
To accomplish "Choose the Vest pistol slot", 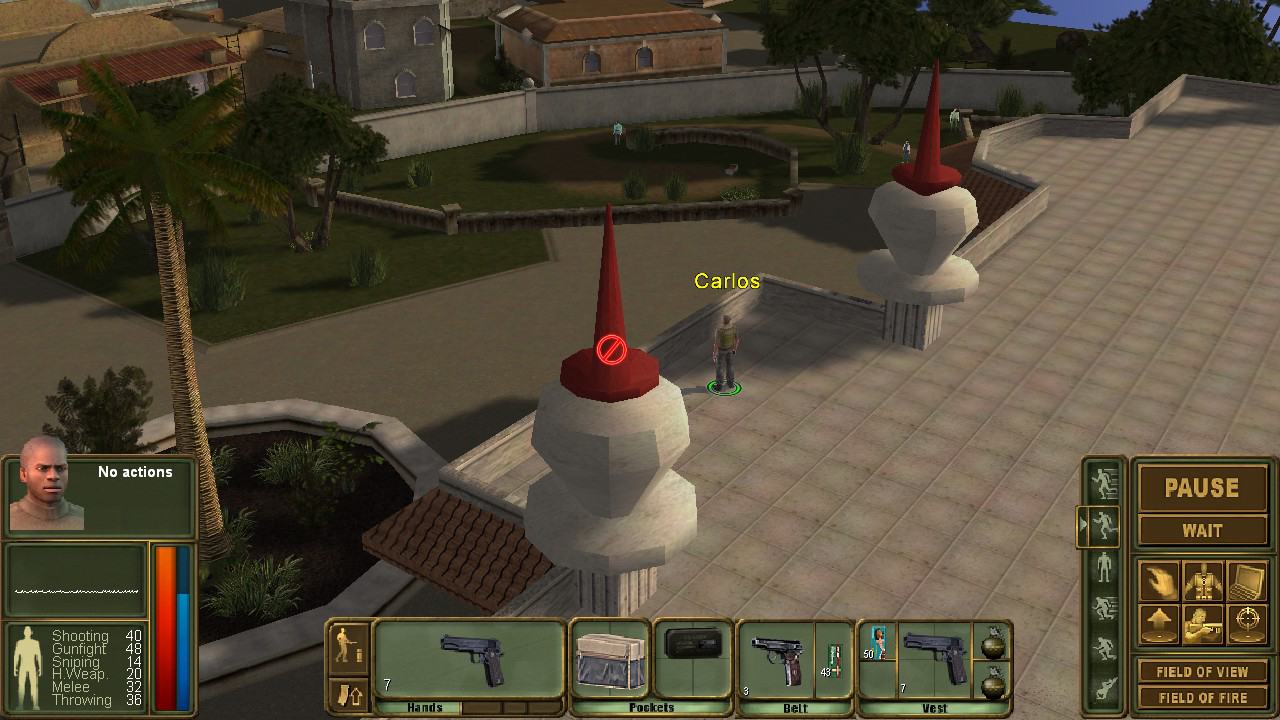I will pos(933,657).
